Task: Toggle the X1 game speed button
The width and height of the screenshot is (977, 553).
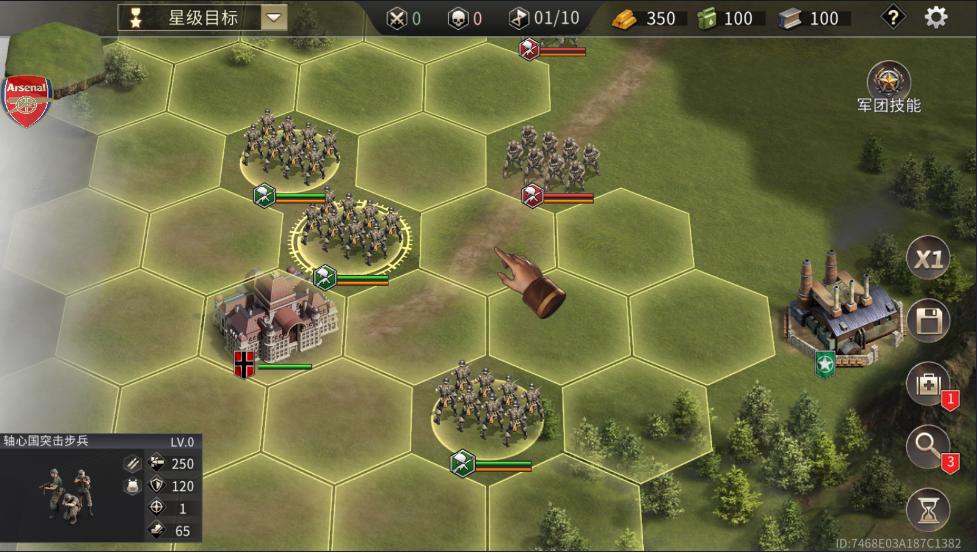Action: point(928,261)
